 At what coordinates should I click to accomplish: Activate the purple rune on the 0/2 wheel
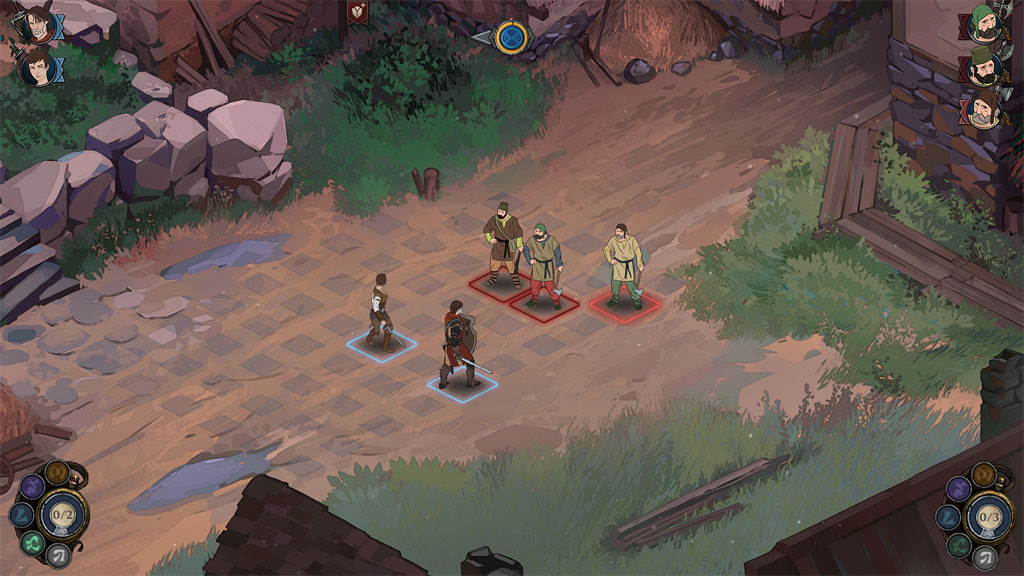point(31,487)
